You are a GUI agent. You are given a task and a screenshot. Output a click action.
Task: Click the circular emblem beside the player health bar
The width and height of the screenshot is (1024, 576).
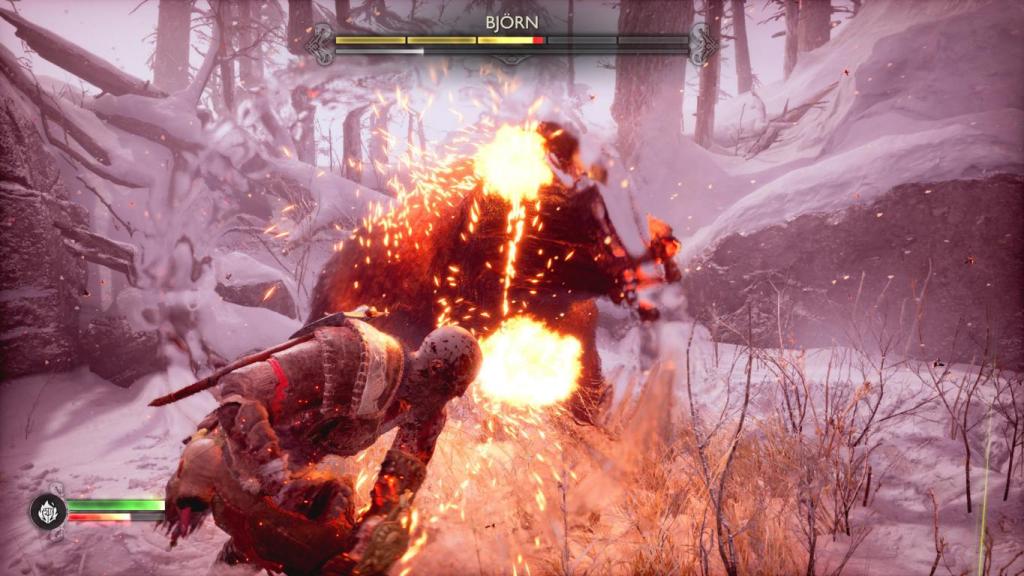coord(47,511)
